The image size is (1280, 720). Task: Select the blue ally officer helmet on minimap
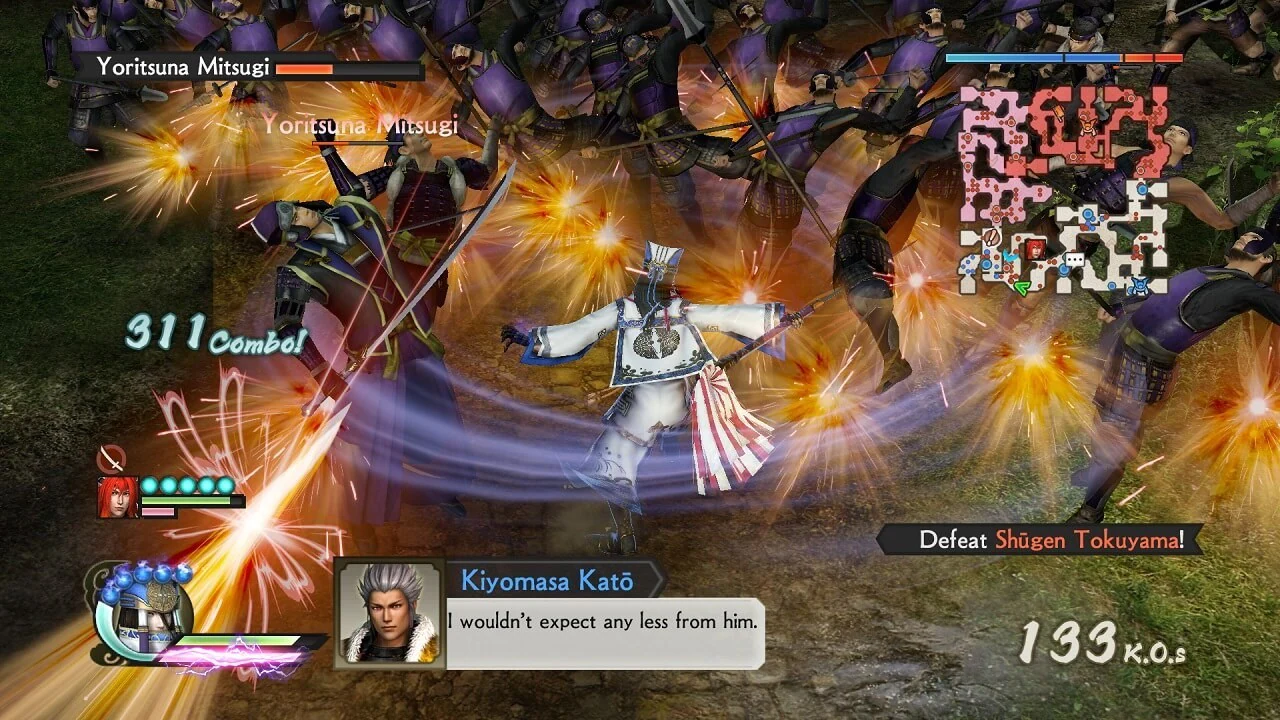1138,284
